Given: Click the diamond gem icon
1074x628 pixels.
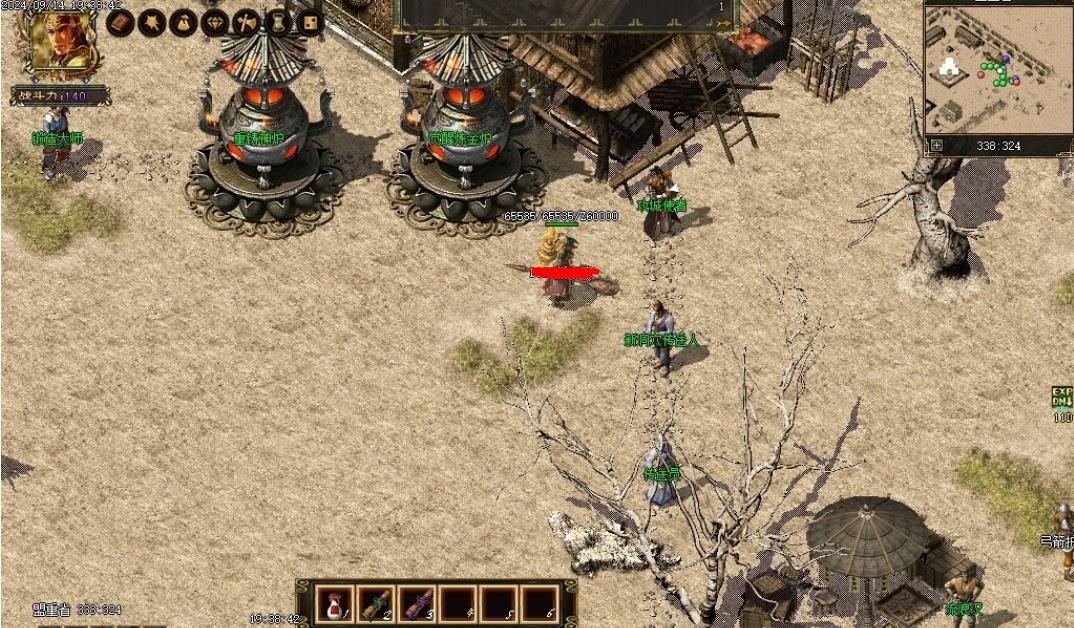Looking at the screenshot, I should click(x=215, y=22).
